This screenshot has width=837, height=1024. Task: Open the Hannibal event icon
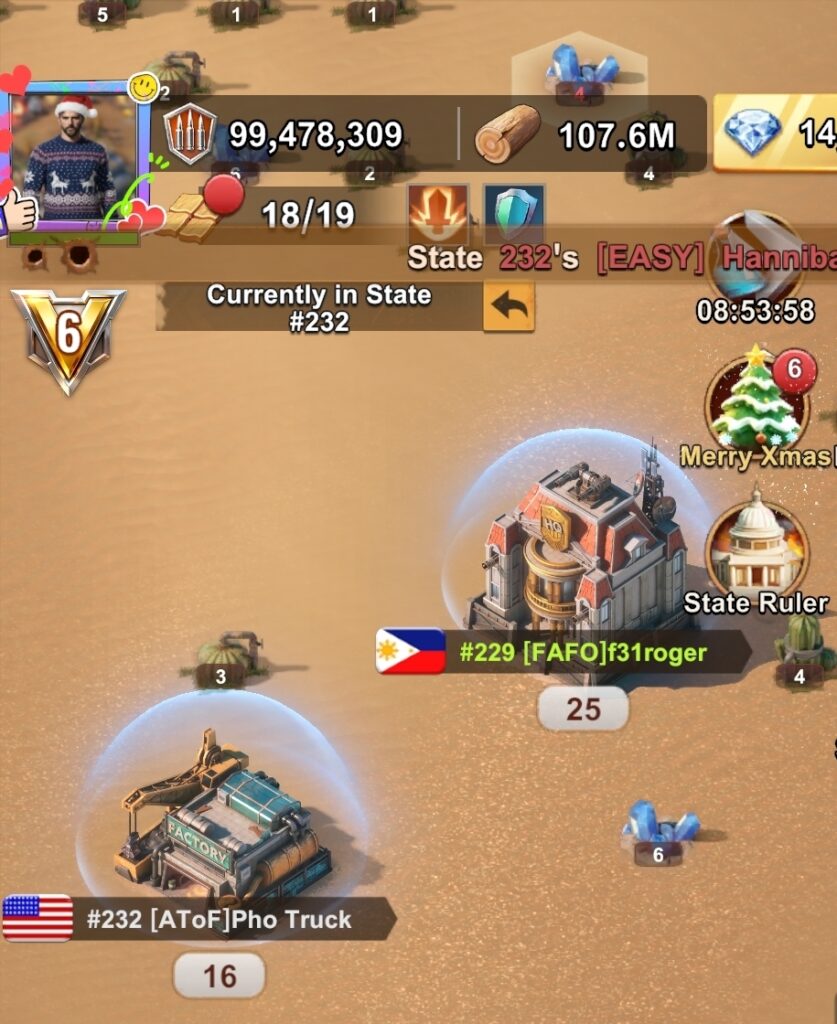[756, 255]
